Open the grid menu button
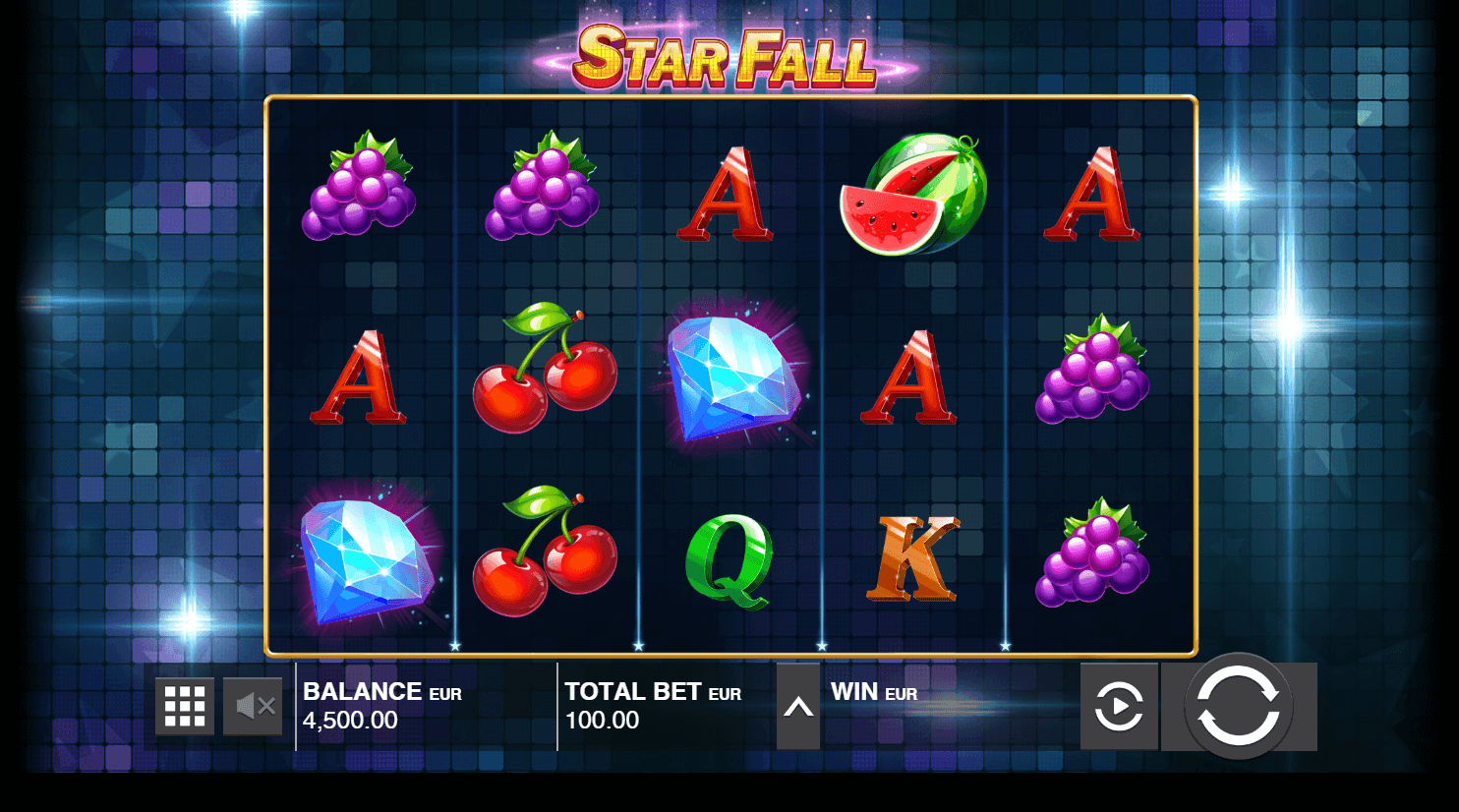Image resolution: width=1459 pixels, height=812 pixels. click(x=185, y=706)
